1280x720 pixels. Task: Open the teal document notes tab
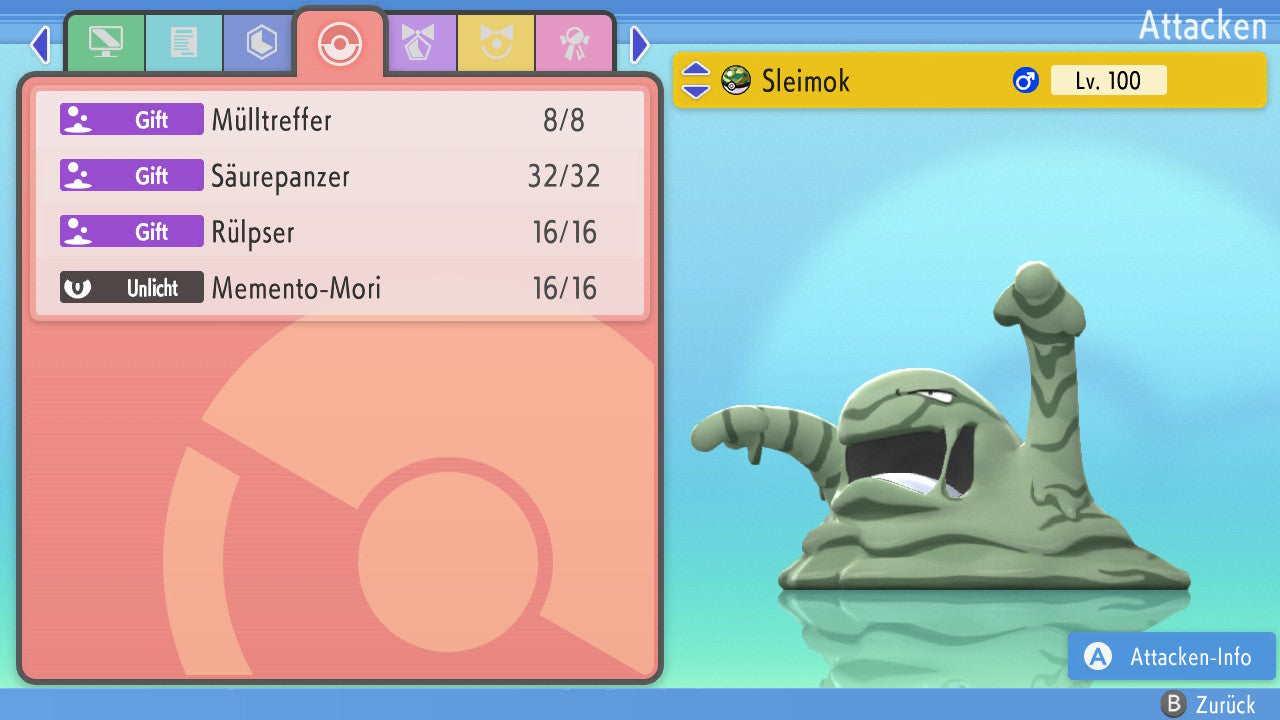coord(183,43)
